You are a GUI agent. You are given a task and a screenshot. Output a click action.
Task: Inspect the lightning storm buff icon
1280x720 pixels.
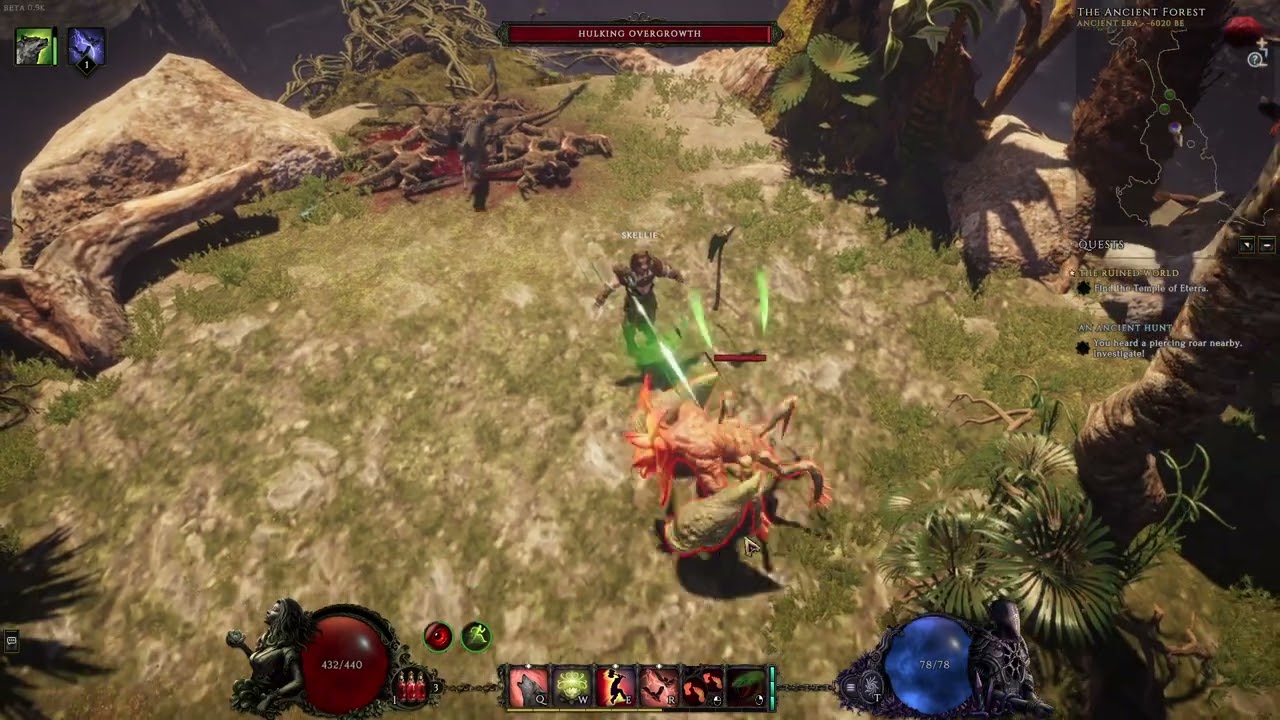tap(87, 48)
